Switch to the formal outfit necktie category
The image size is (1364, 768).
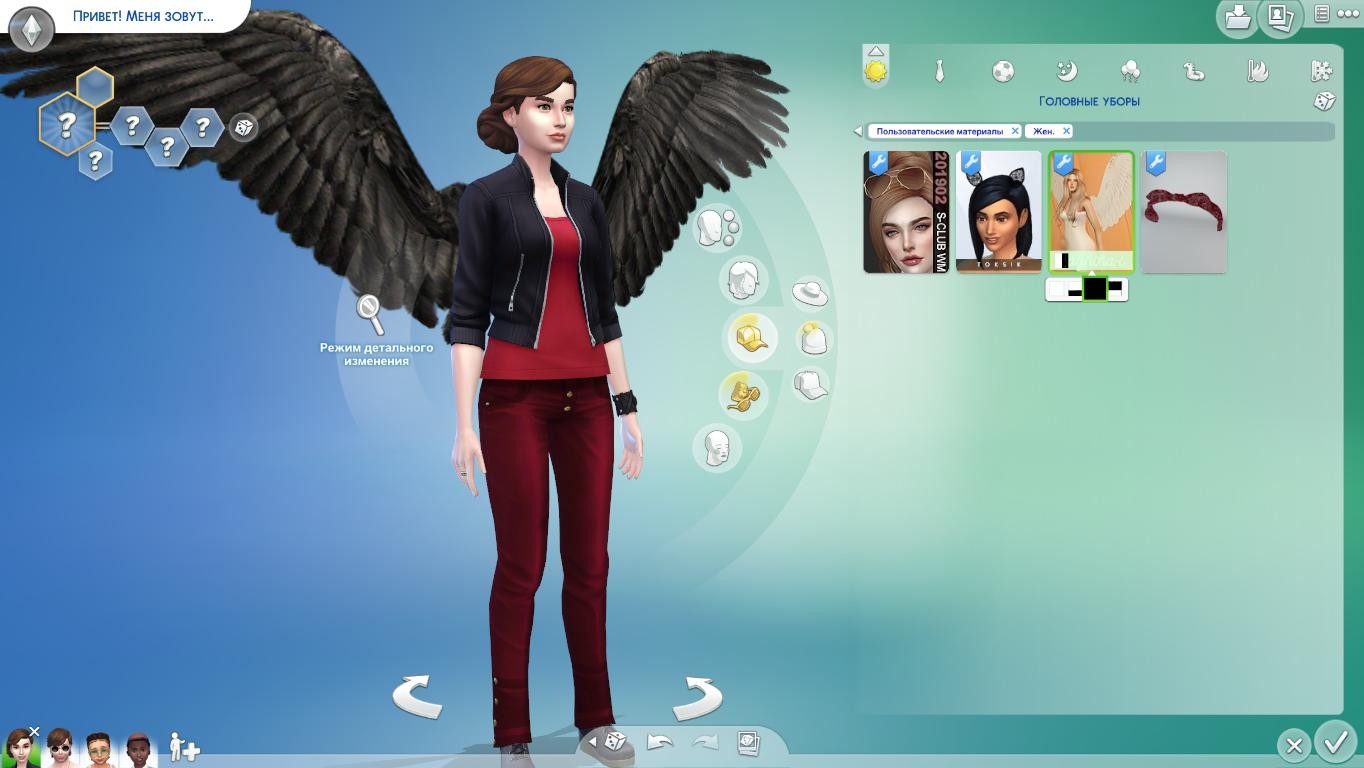pos(940,71)
